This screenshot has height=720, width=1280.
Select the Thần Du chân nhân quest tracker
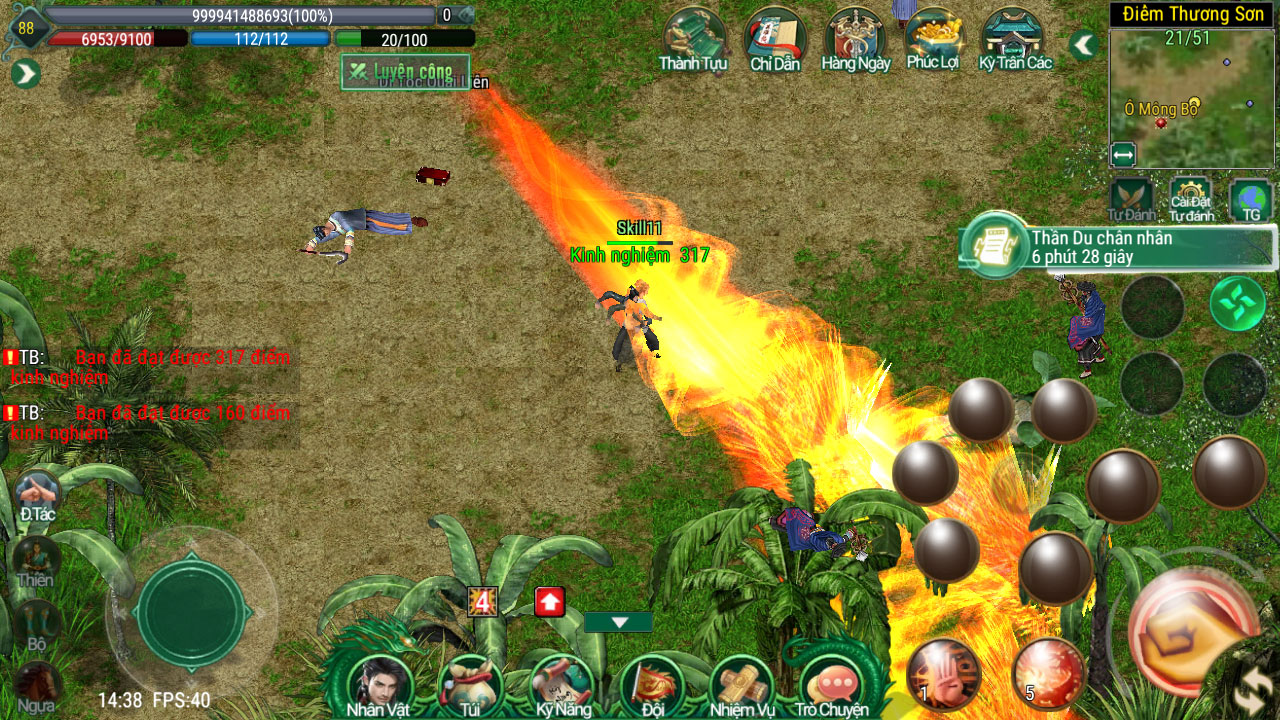[1118, 247]
